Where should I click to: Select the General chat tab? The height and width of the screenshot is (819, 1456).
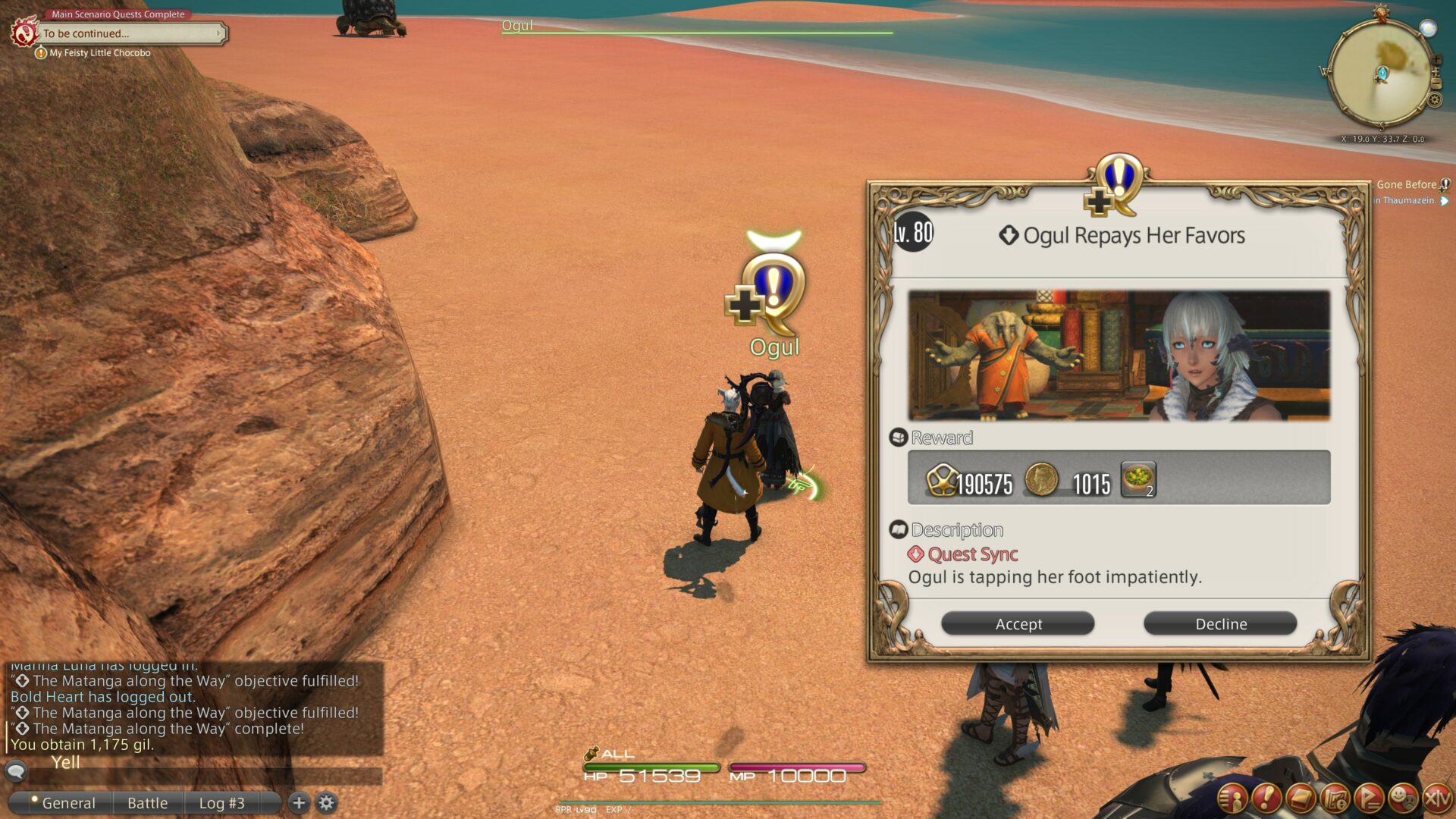(x=69, y=802)
